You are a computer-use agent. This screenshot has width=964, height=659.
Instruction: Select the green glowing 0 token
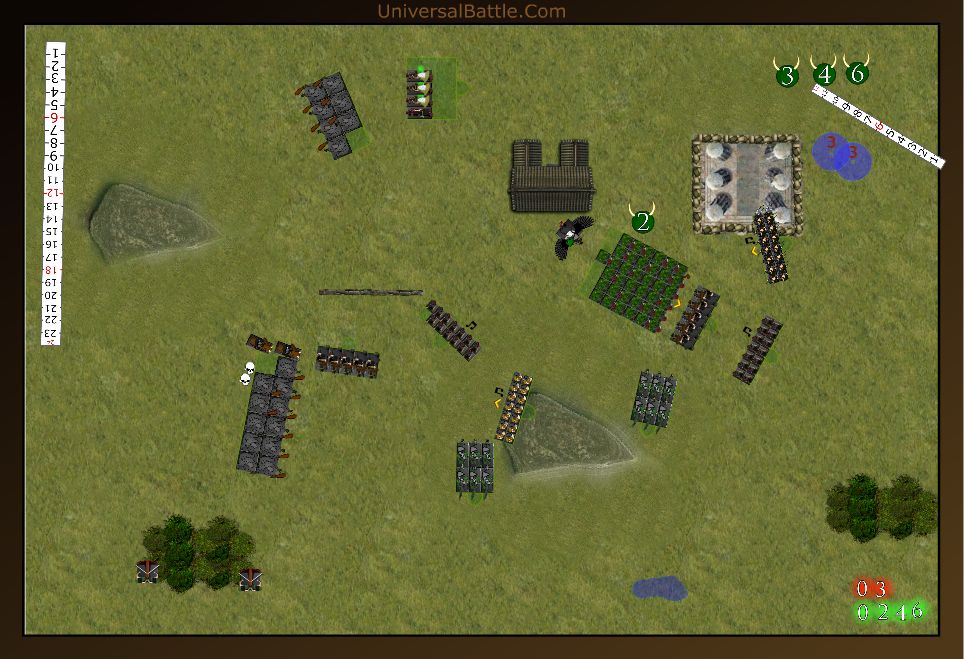[863, 612]
